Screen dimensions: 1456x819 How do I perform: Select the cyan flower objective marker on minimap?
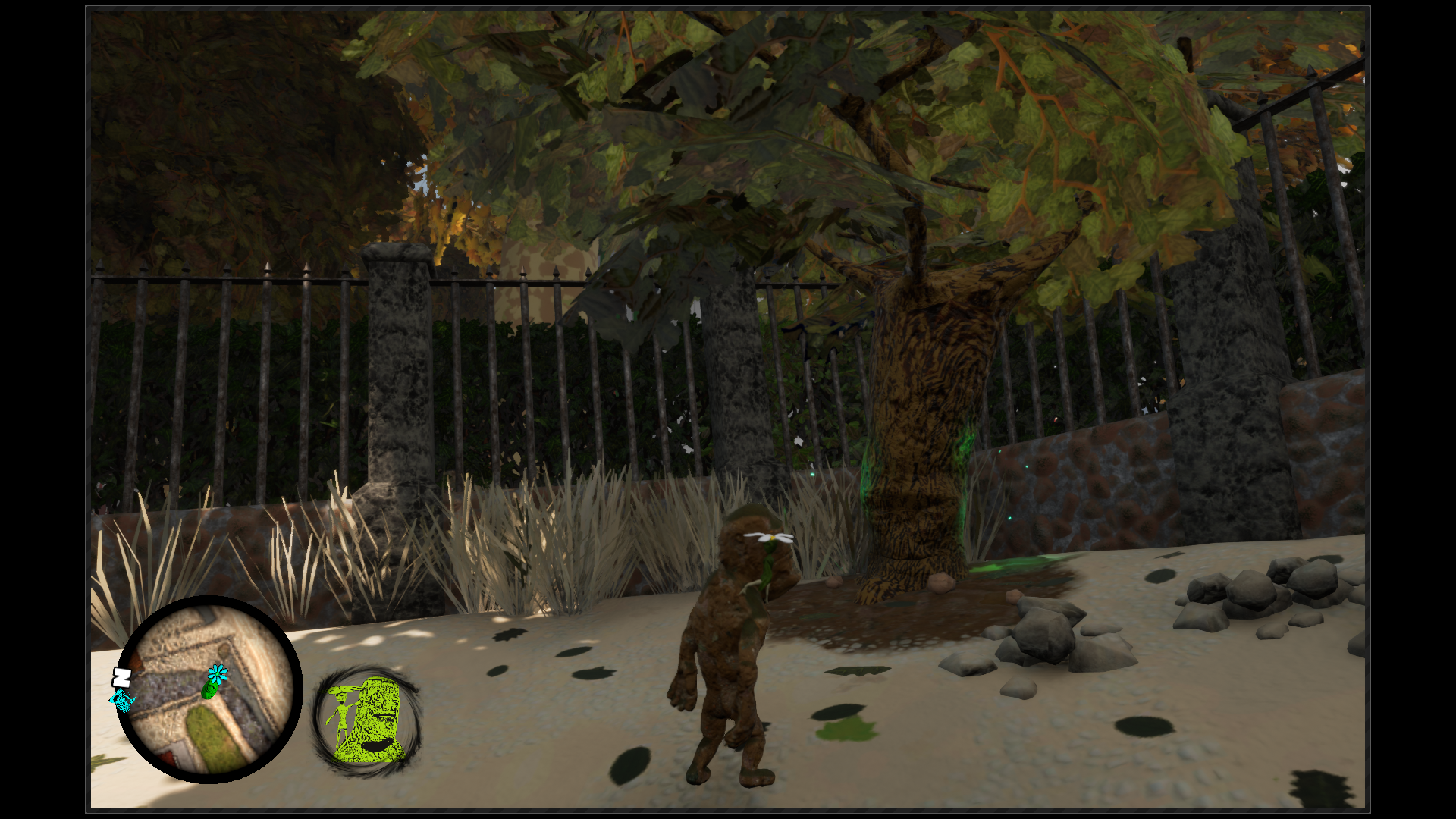(216, 673)
